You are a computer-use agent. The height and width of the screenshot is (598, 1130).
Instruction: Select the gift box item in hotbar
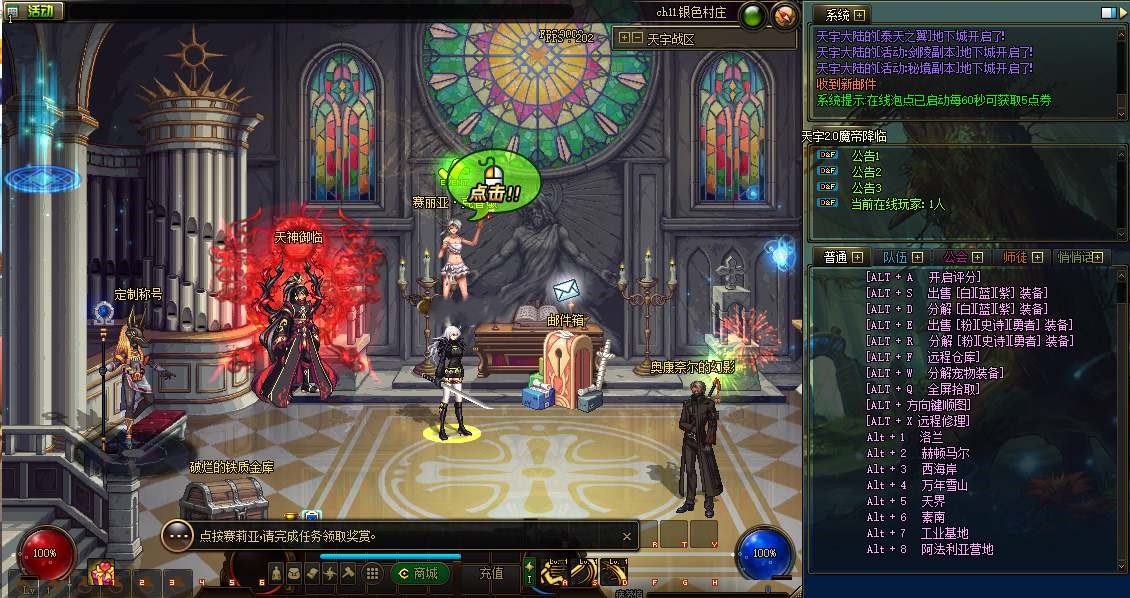coord(101,573)
